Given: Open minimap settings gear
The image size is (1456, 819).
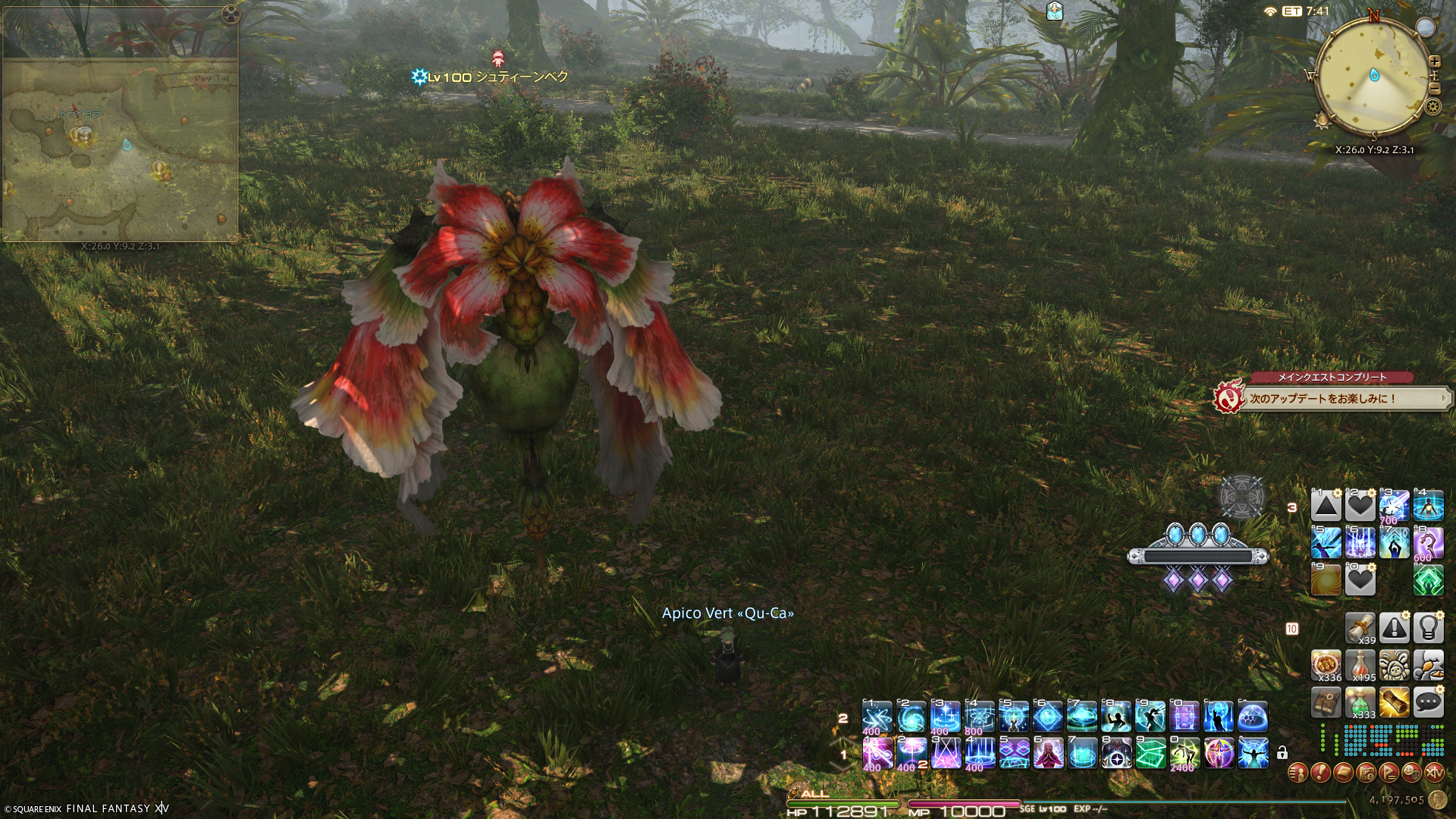Looking at the screenshot, I should [x=1432, y=106].
